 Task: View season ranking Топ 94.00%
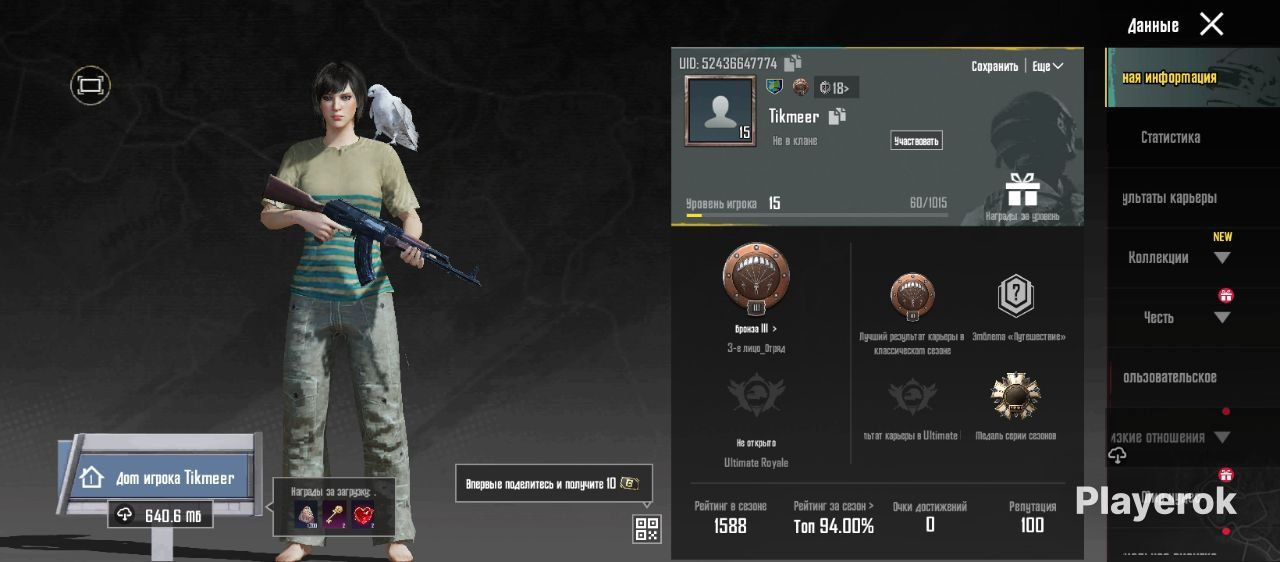pyautogui.click(x=833, y=525)
